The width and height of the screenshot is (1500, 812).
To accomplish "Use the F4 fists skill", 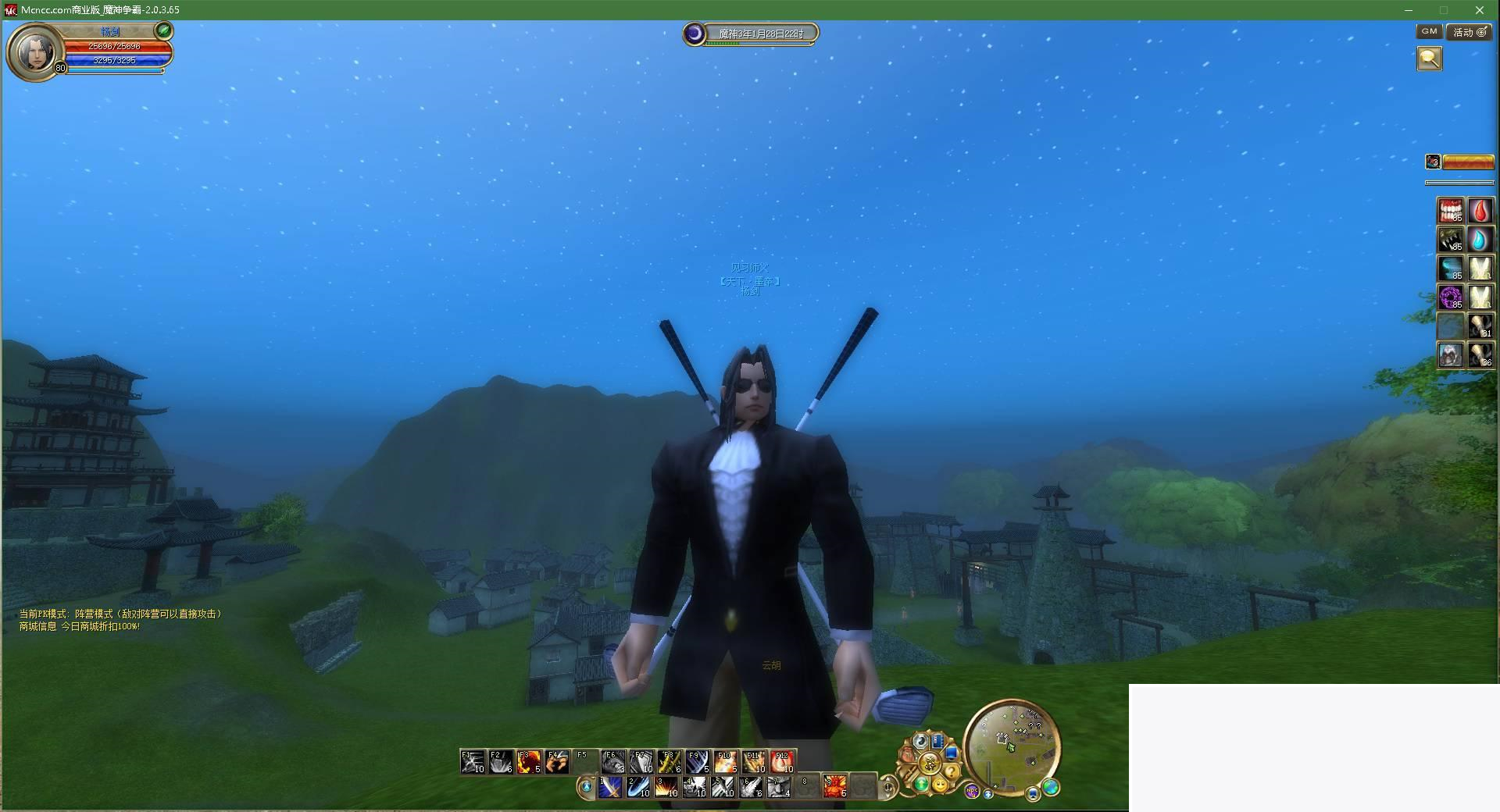I will pos(557,761).
